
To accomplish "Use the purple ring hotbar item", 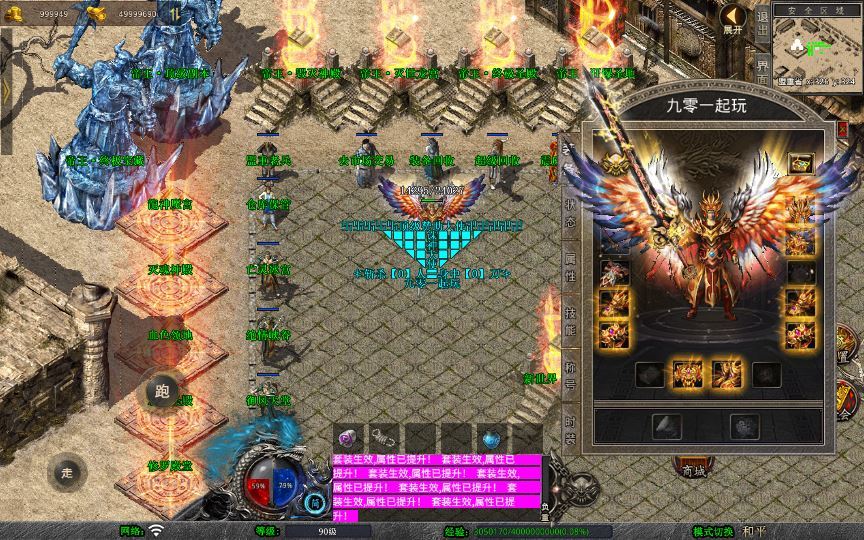I will pos(349,437).
